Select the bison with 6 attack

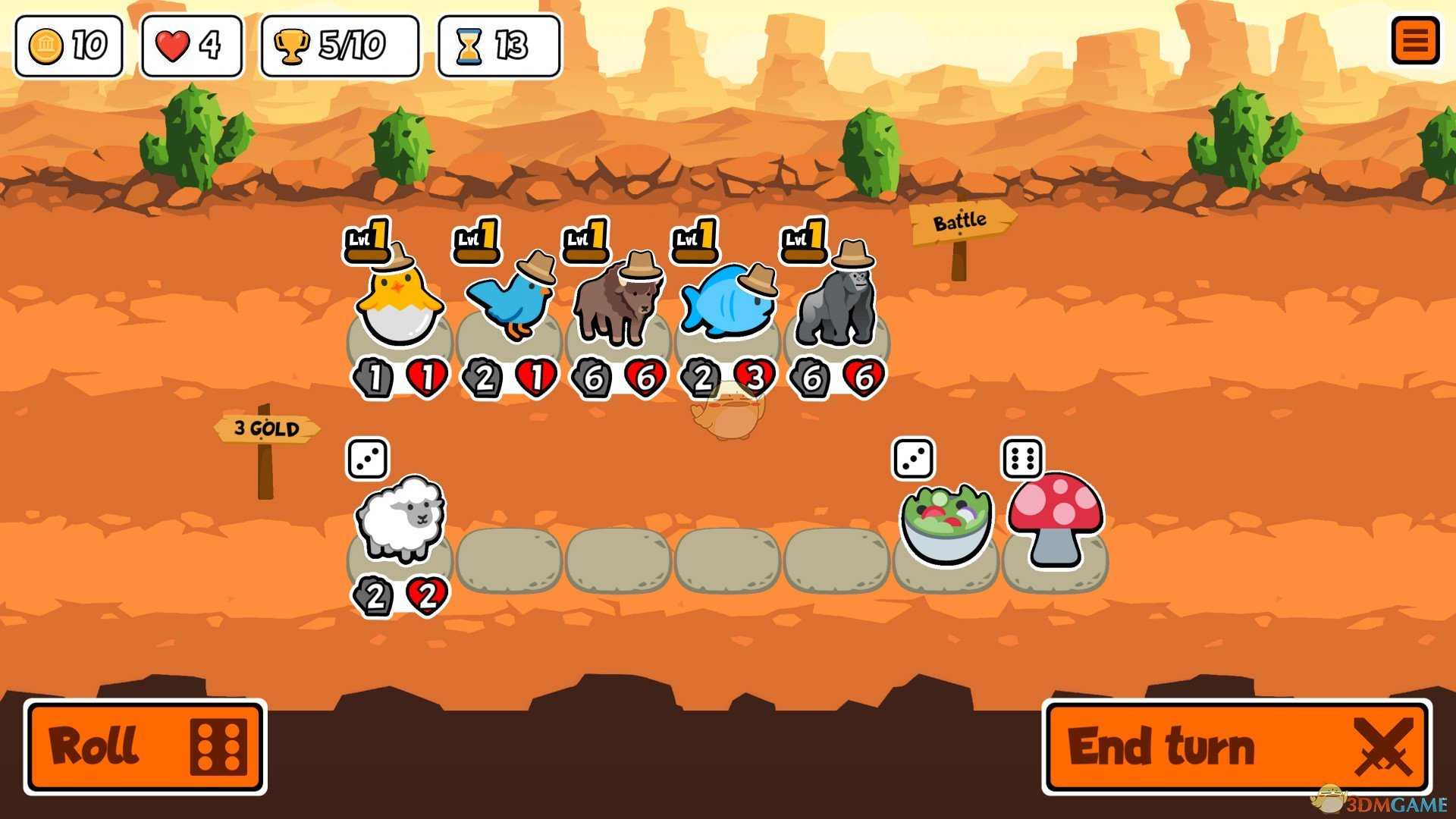pyautogui.click(x=618, y=303)
